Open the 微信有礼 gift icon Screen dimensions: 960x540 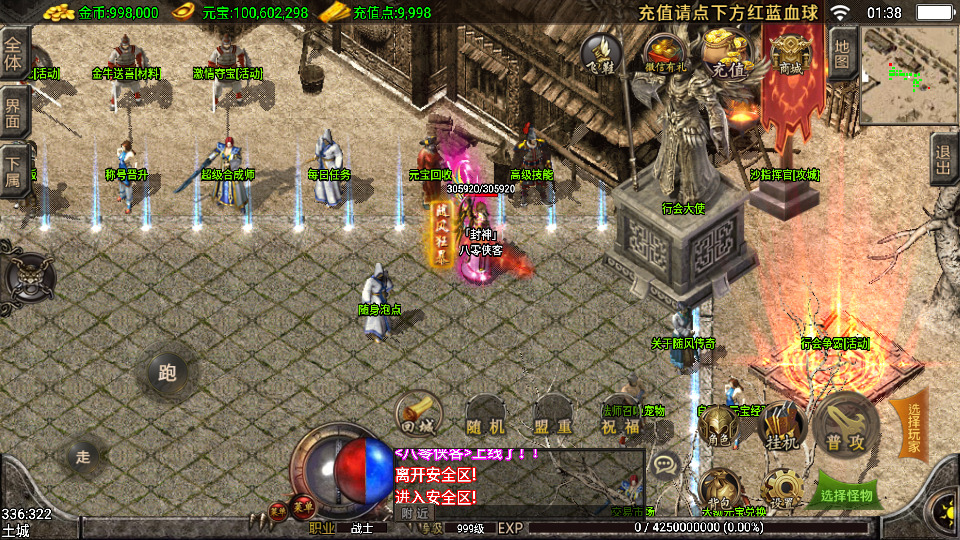663,52
